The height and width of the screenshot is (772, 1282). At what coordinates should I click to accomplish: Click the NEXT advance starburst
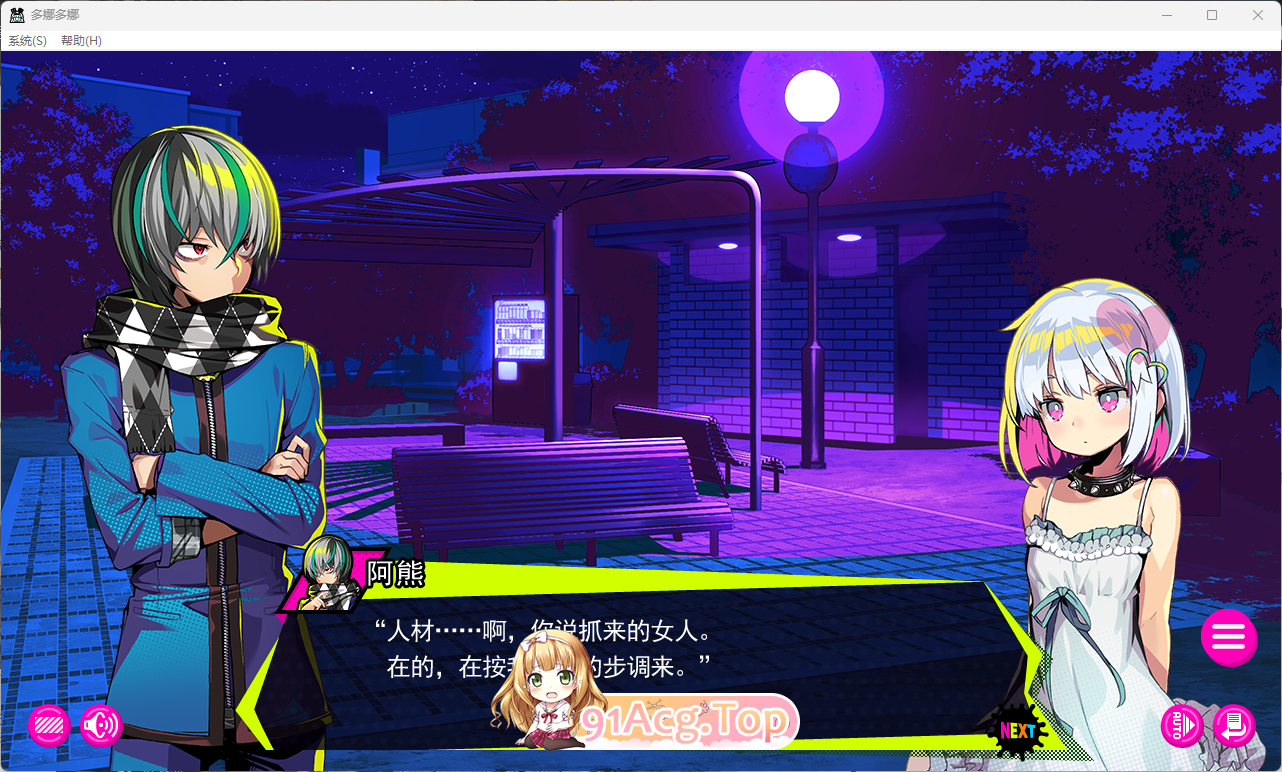pos(1017,732)
